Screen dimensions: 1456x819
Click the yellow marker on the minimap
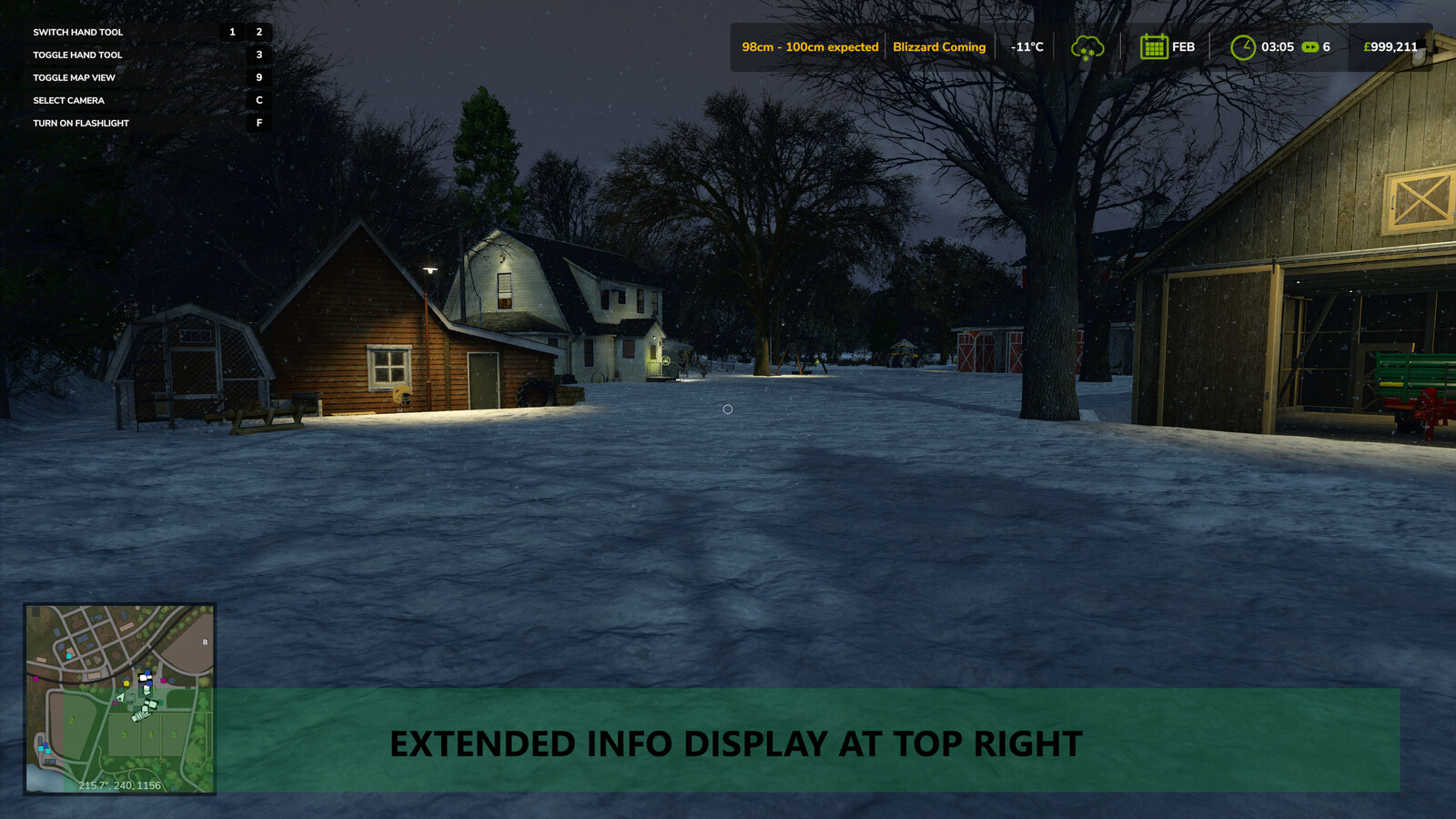126,683
